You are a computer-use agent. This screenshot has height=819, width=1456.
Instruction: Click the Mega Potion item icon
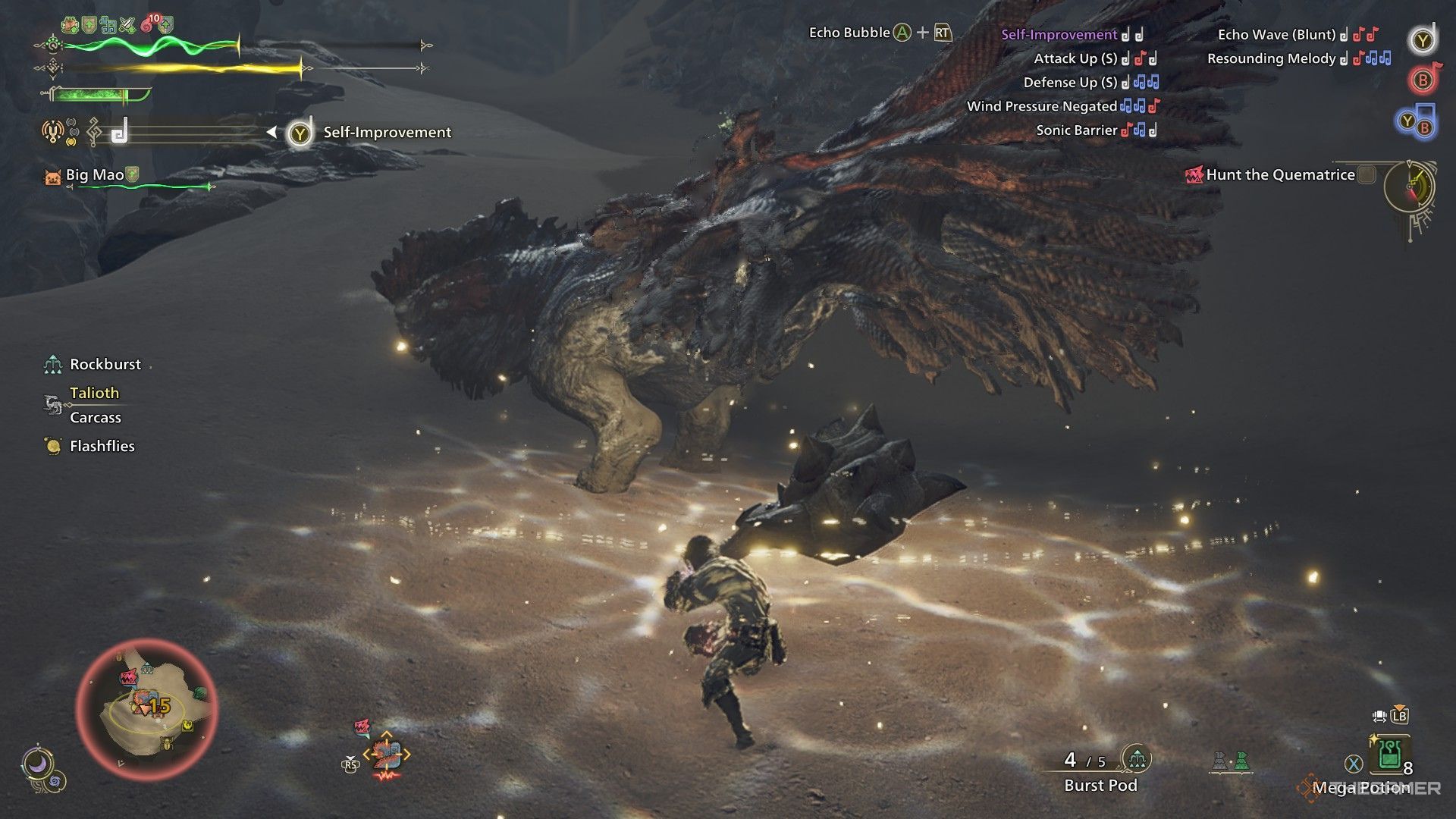coord(1389,754)
